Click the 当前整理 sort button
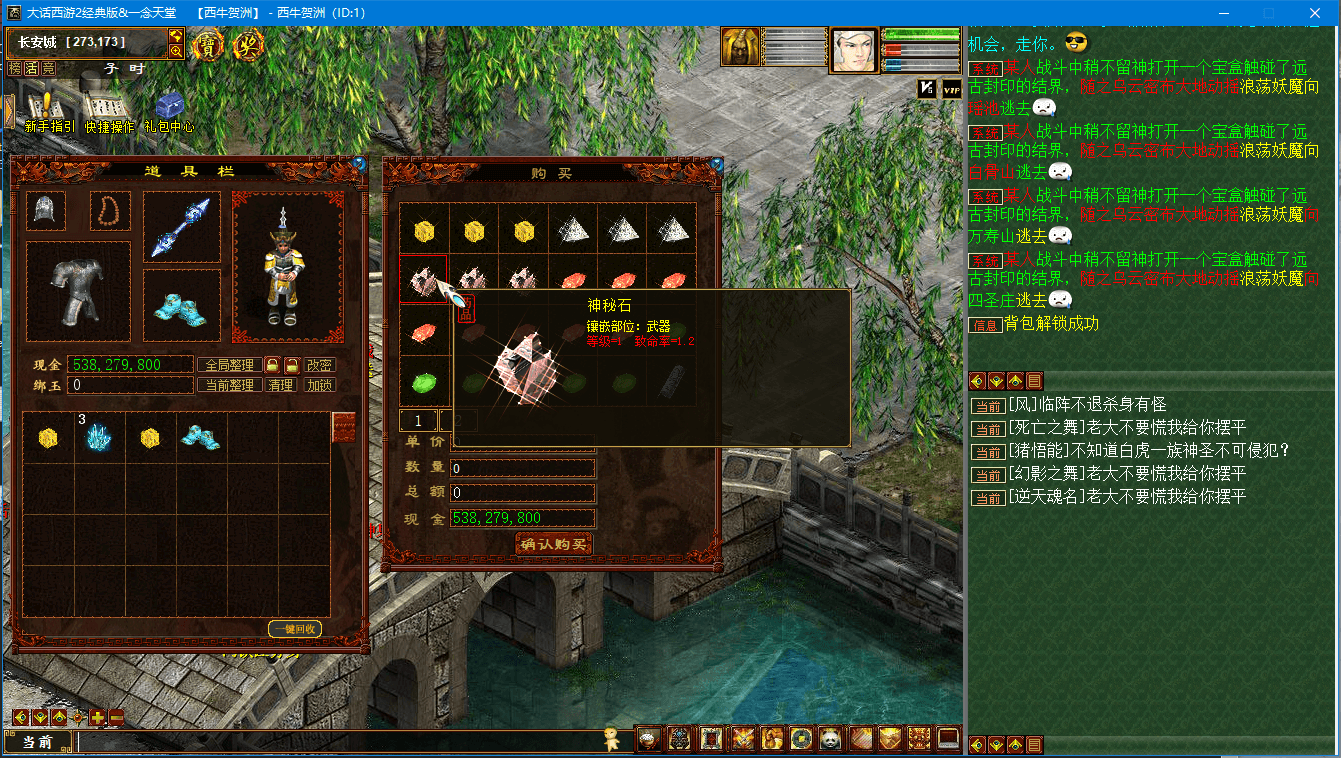Viewport: 1341px width, 758px height. click(229, 385)
